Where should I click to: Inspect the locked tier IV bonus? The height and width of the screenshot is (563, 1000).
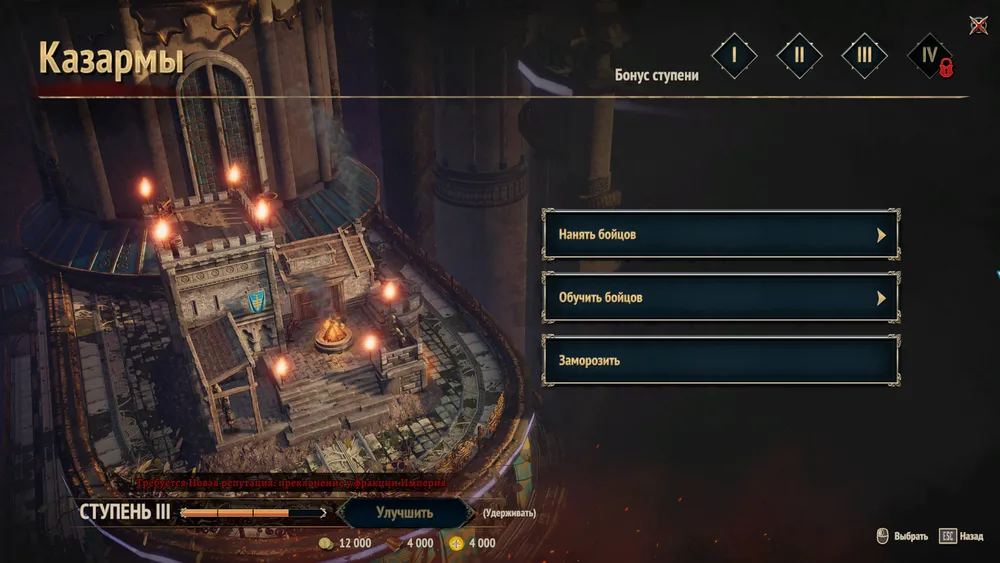[930, 56]
